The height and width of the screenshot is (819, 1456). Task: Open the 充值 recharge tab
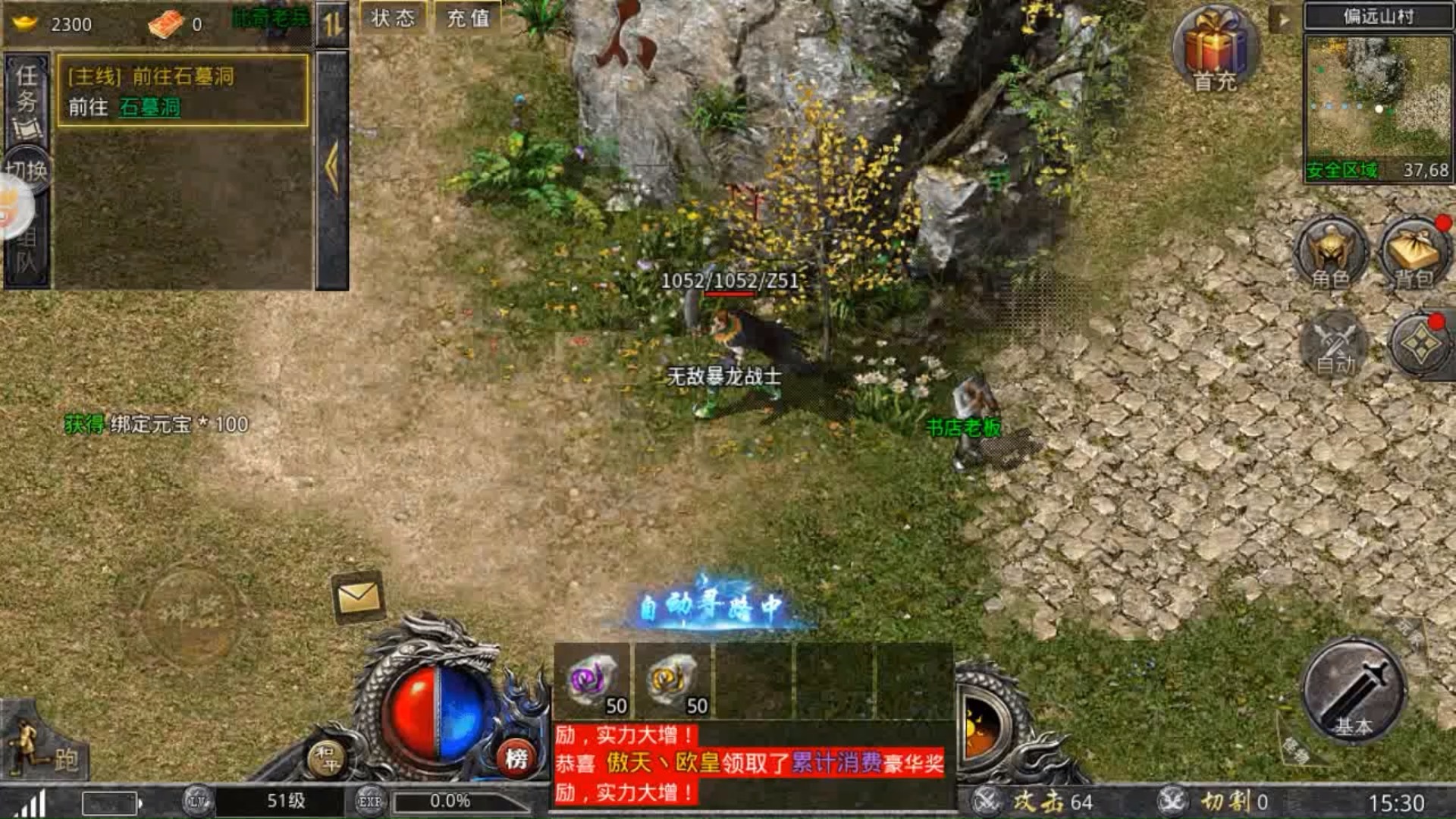(468, 17)
